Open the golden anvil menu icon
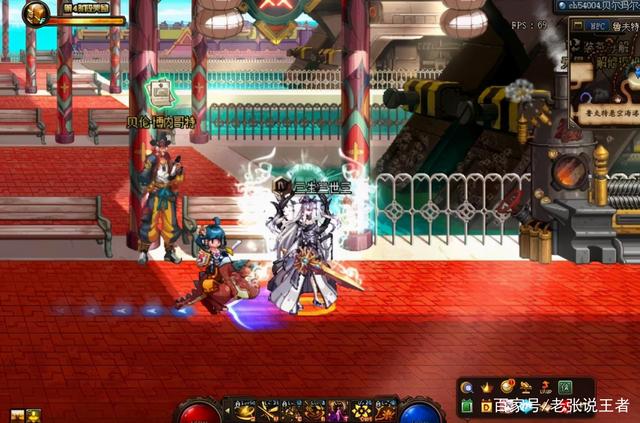640x423 pixels. [526, 387]
